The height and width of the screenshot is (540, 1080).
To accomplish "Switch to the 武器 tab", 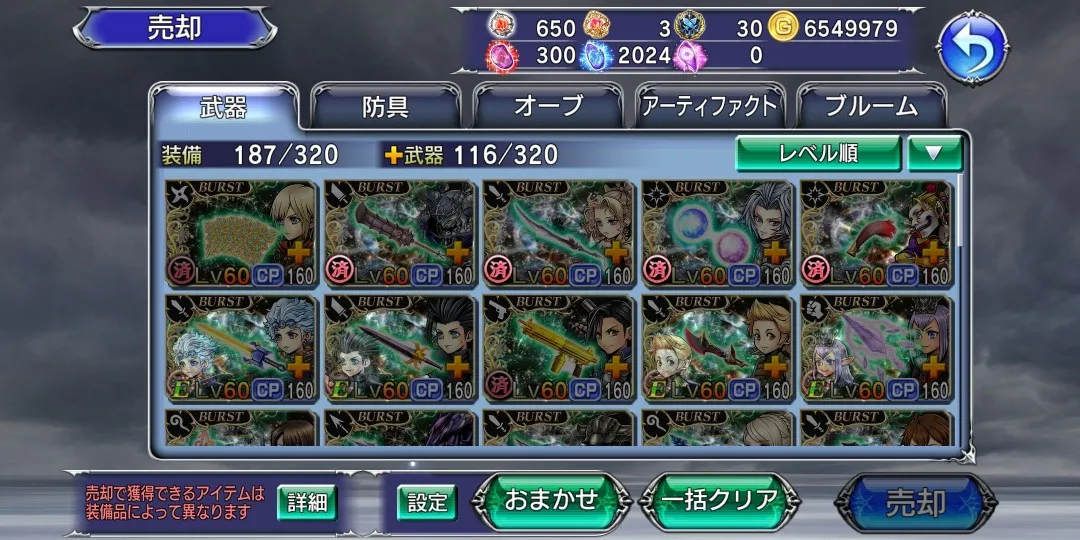I will 224,107.
